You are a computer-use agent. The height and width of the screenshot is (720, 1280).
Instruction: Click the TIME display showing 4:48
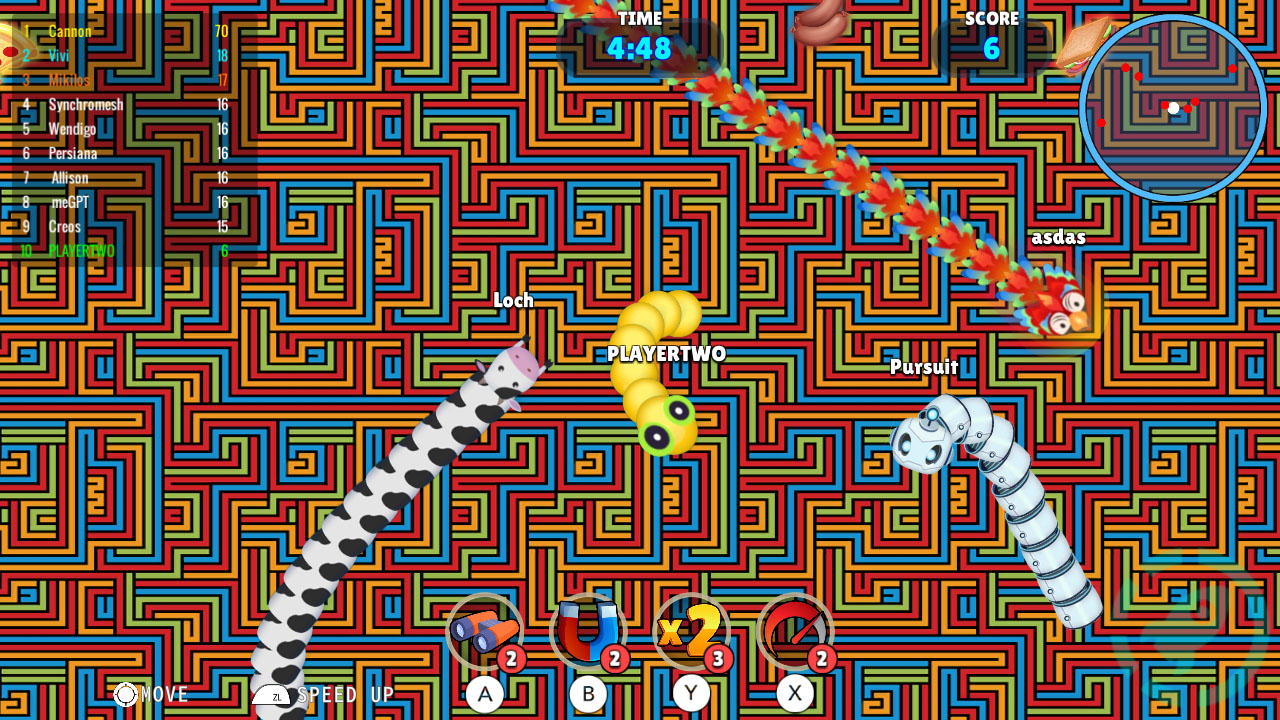click(638, 43)
